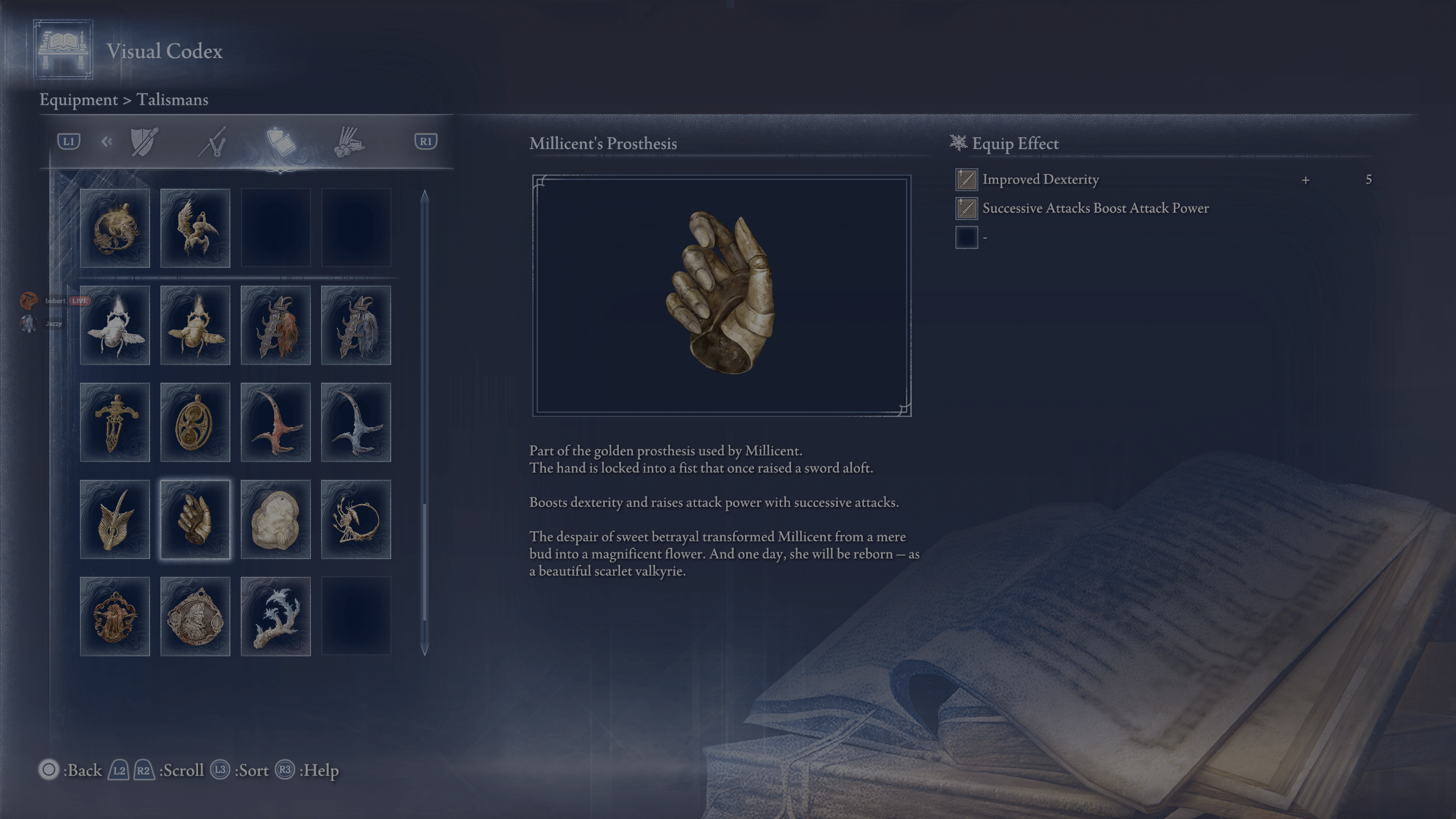Select the highlighted Talismans tab
Screen dimensions: 1456x819
tap(281, 141)
